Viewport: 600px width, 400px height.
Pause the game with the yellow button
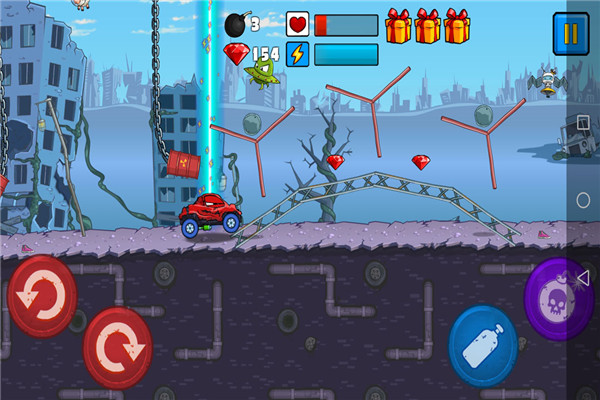(571, 34)
